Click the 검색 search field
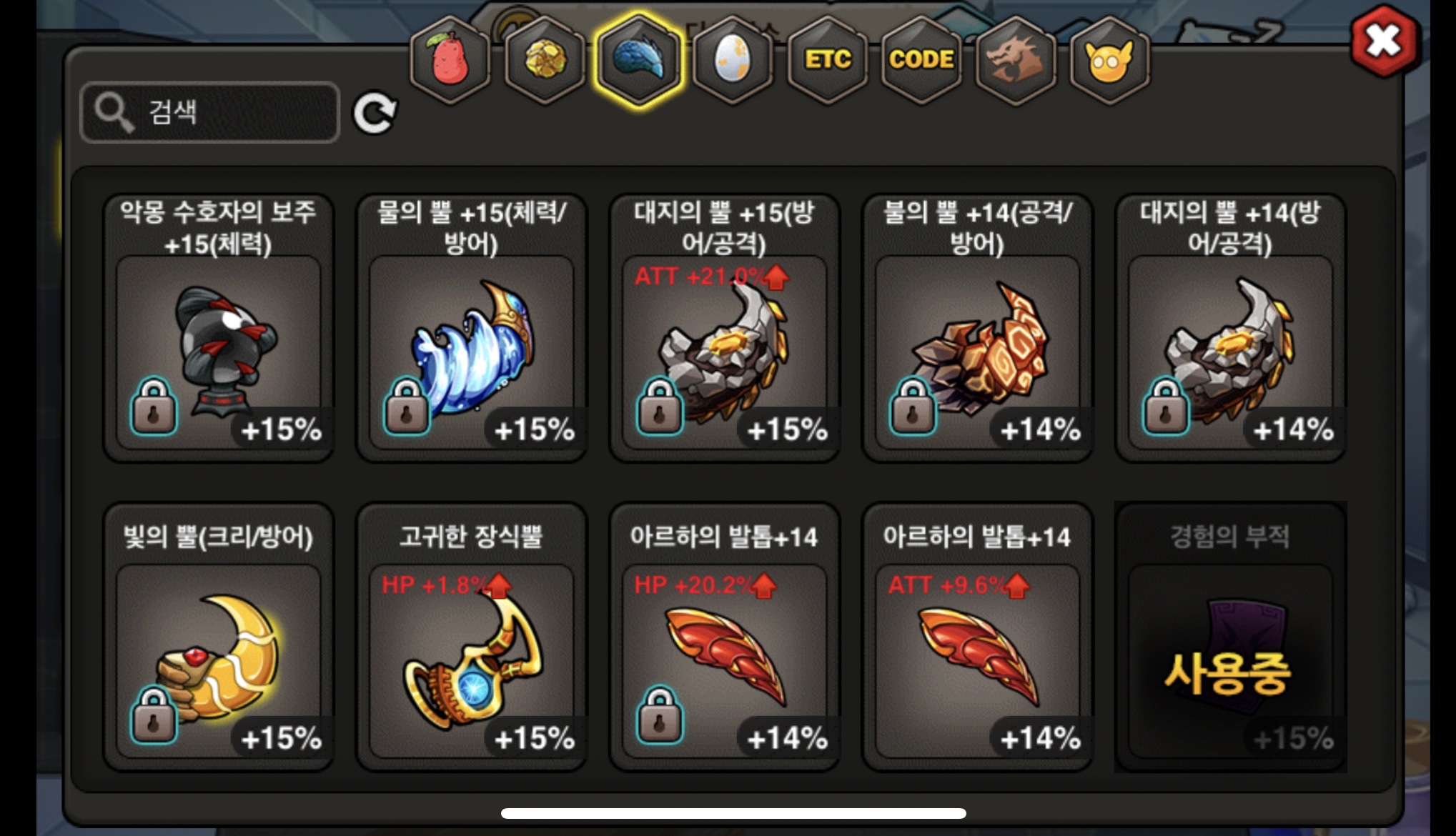This screenshot has width=1456, height=836. coord(210,112)
